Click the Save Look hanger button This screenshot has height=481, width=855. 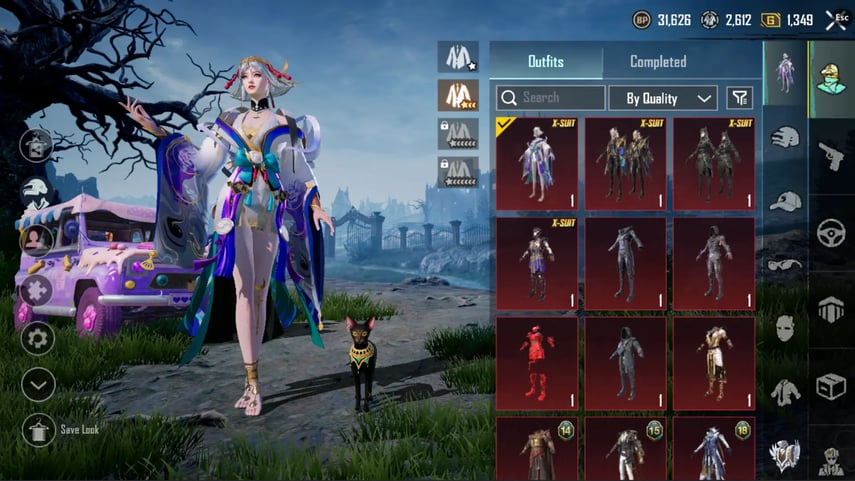(x=39, y=429)
